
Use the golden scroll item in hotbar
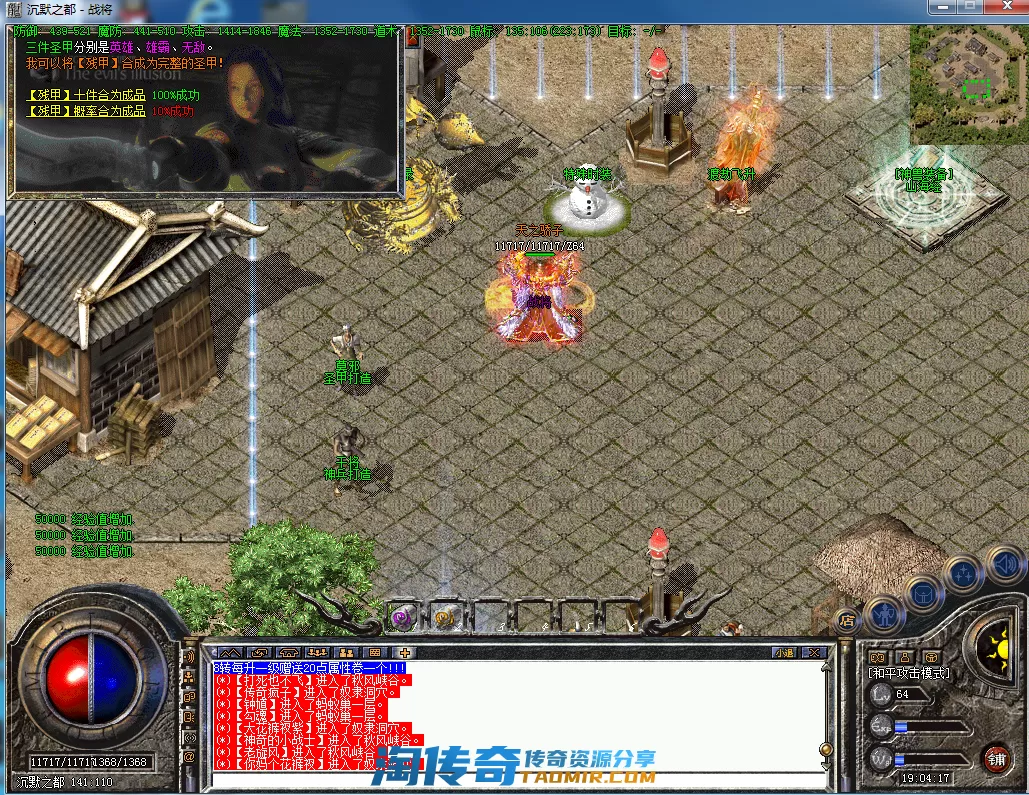pos(447,615)
